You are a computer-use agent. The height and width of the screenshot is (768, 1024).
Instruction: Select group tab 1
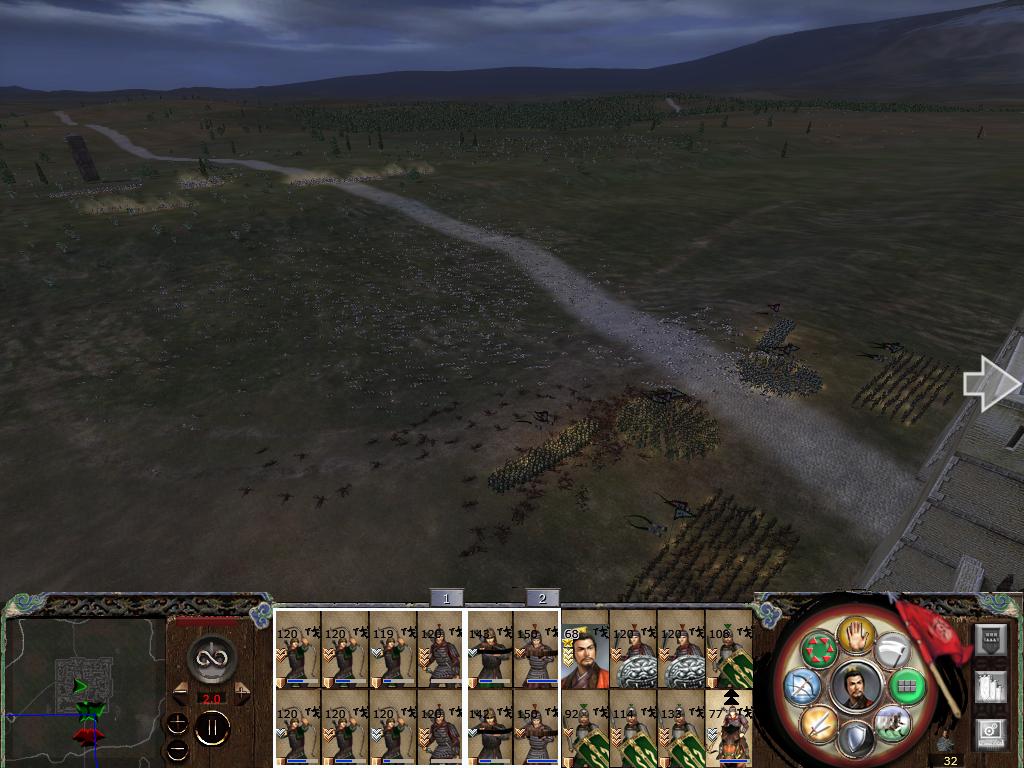pyautogui.click(x=446, y=598)
